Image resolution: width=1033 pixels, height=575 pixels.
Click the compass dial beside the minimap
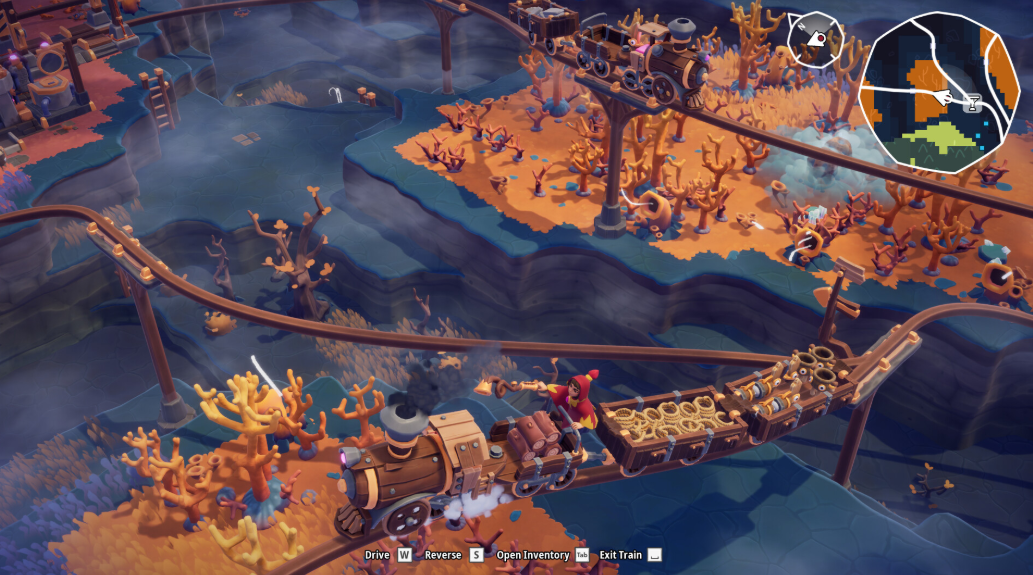click(x=814, y=40)
